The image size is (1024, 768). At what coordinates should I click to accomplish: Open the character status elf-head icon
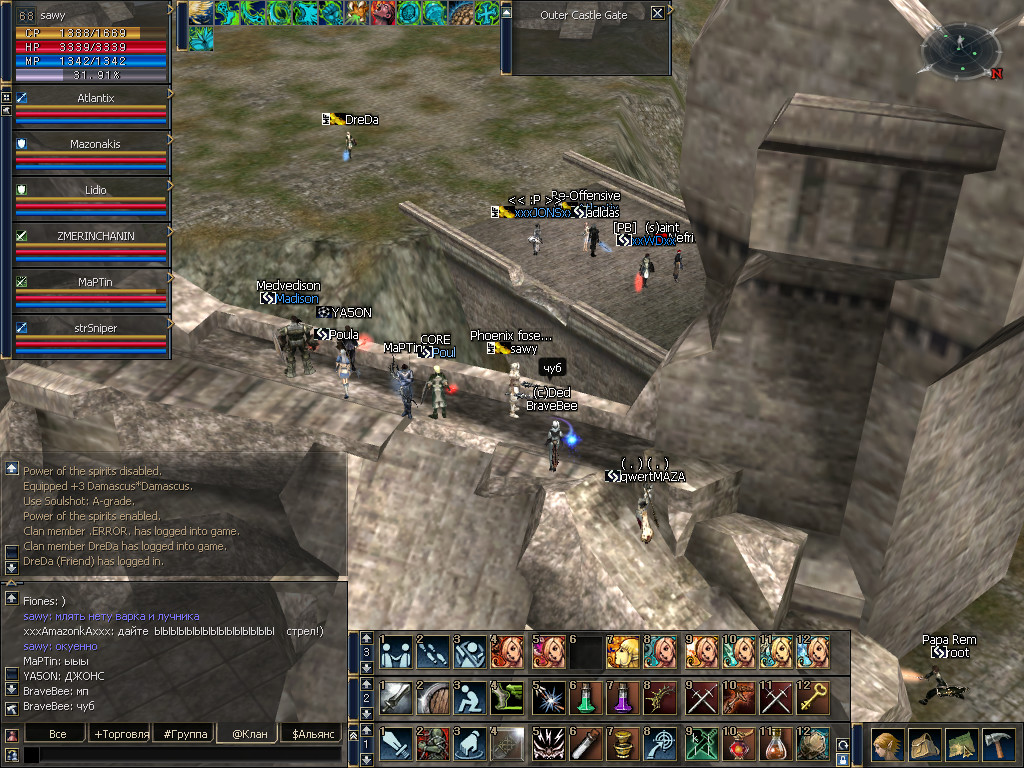887,745
